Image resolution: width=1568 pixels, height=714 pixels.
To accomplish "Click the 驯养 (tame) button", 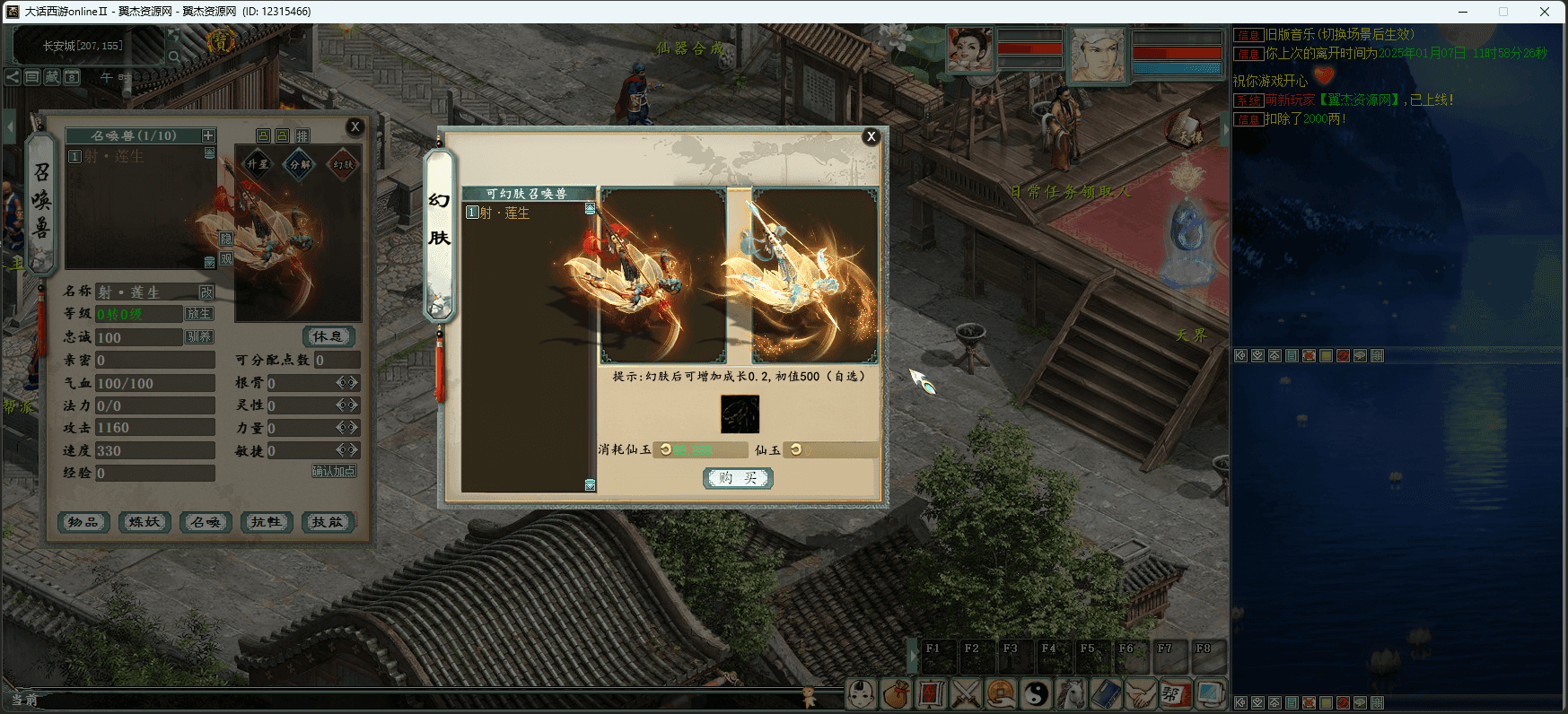I will coord(198,337).
